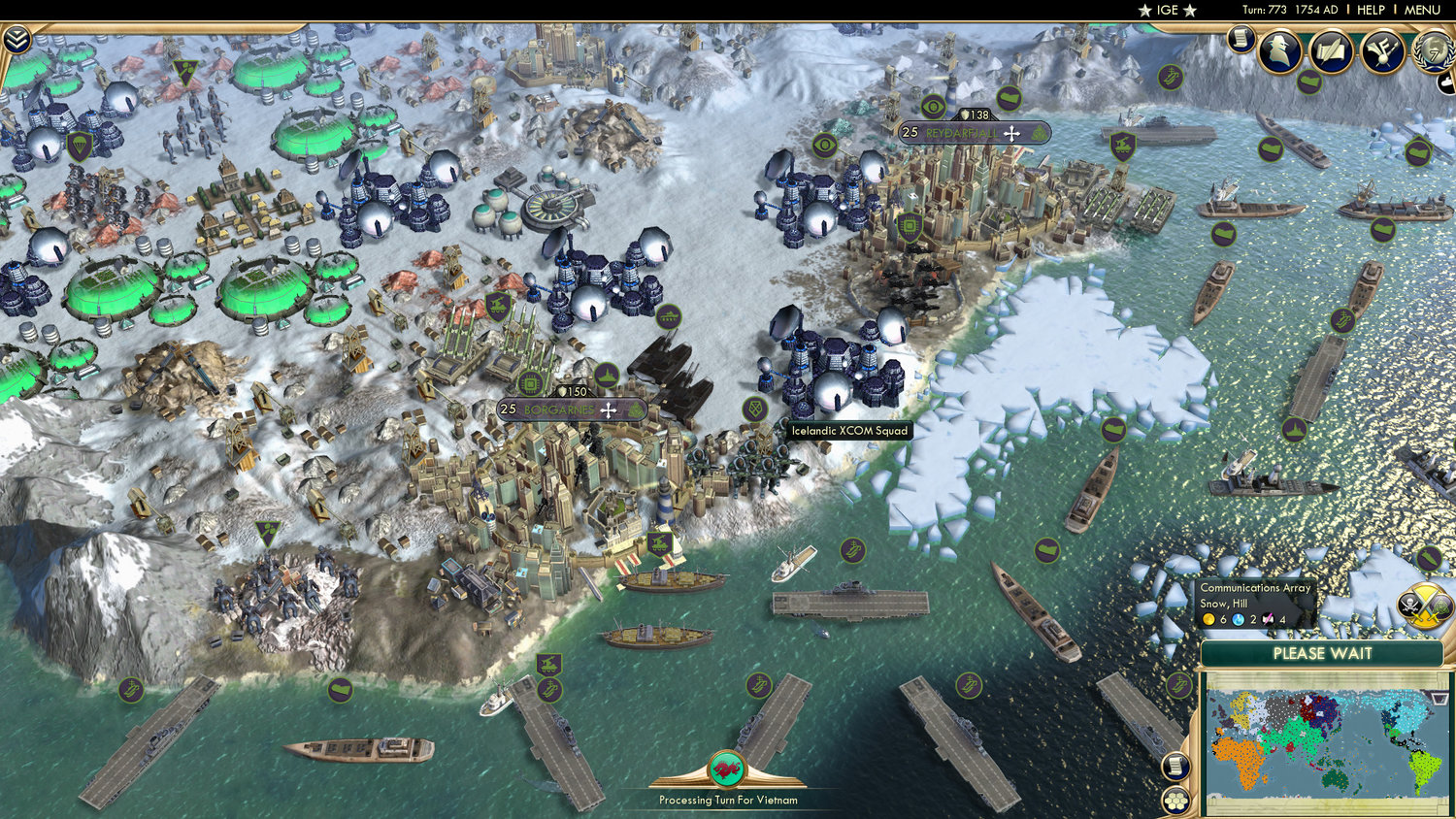The image size is (1456, 819).
Task: Open the notification log scroll beside minimap
Action: coord(1175,765)
